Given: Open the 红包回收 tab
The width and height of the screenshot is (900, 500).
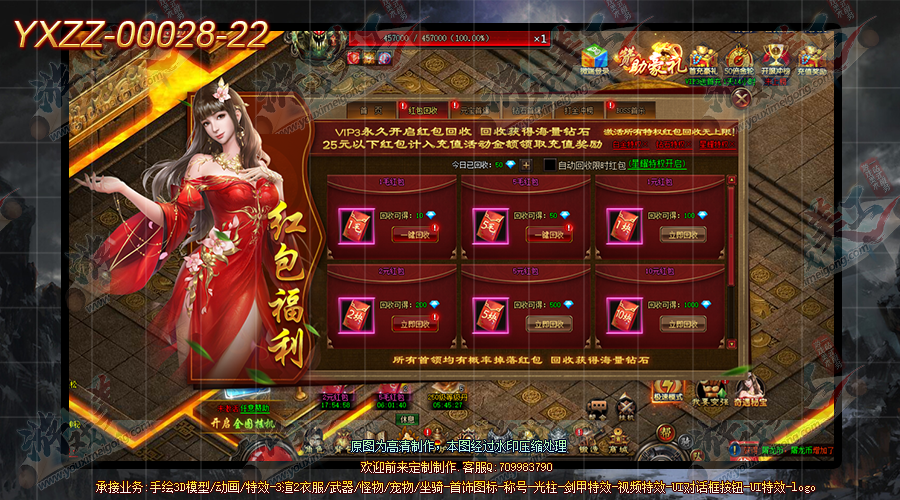Looking at the screenshot, I should tap(420, 112).
